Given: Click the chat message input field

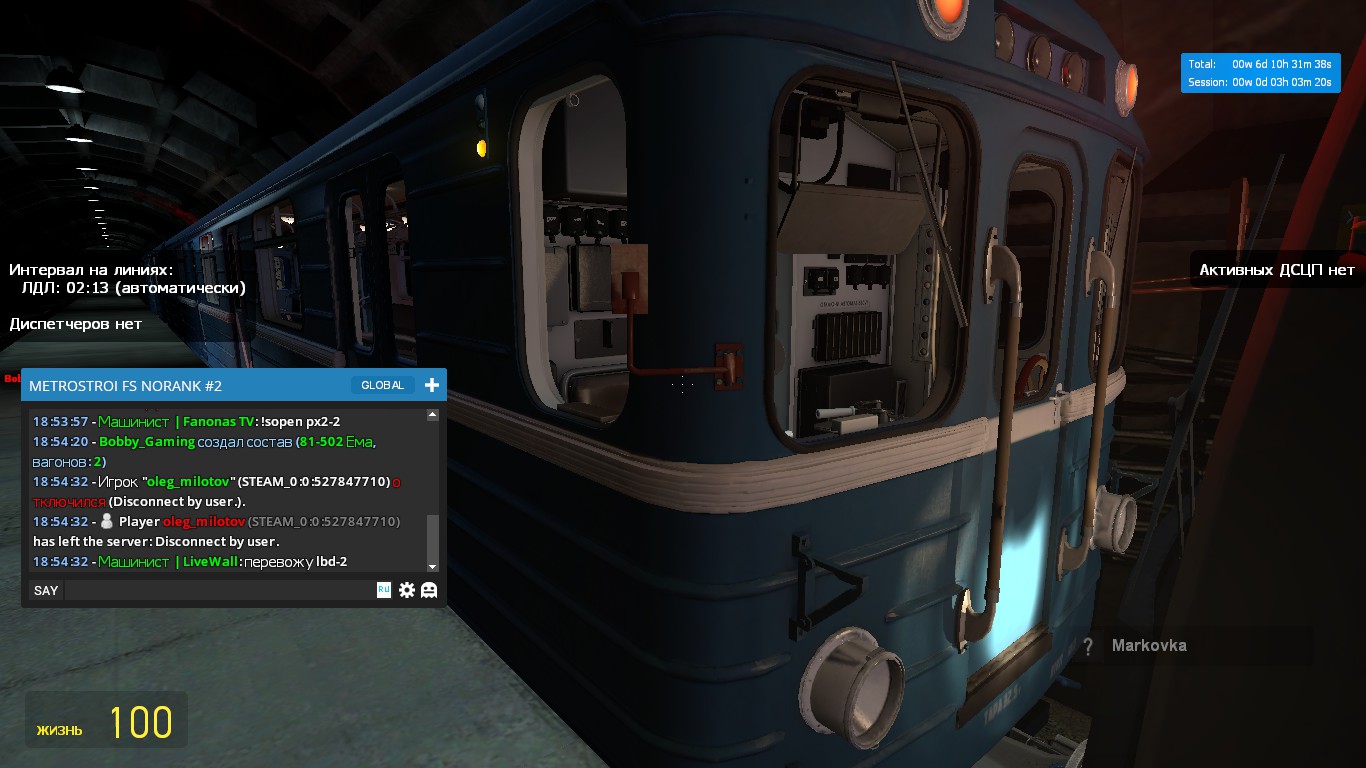Looking at the screenshot, I should click(x=220, y=590).
